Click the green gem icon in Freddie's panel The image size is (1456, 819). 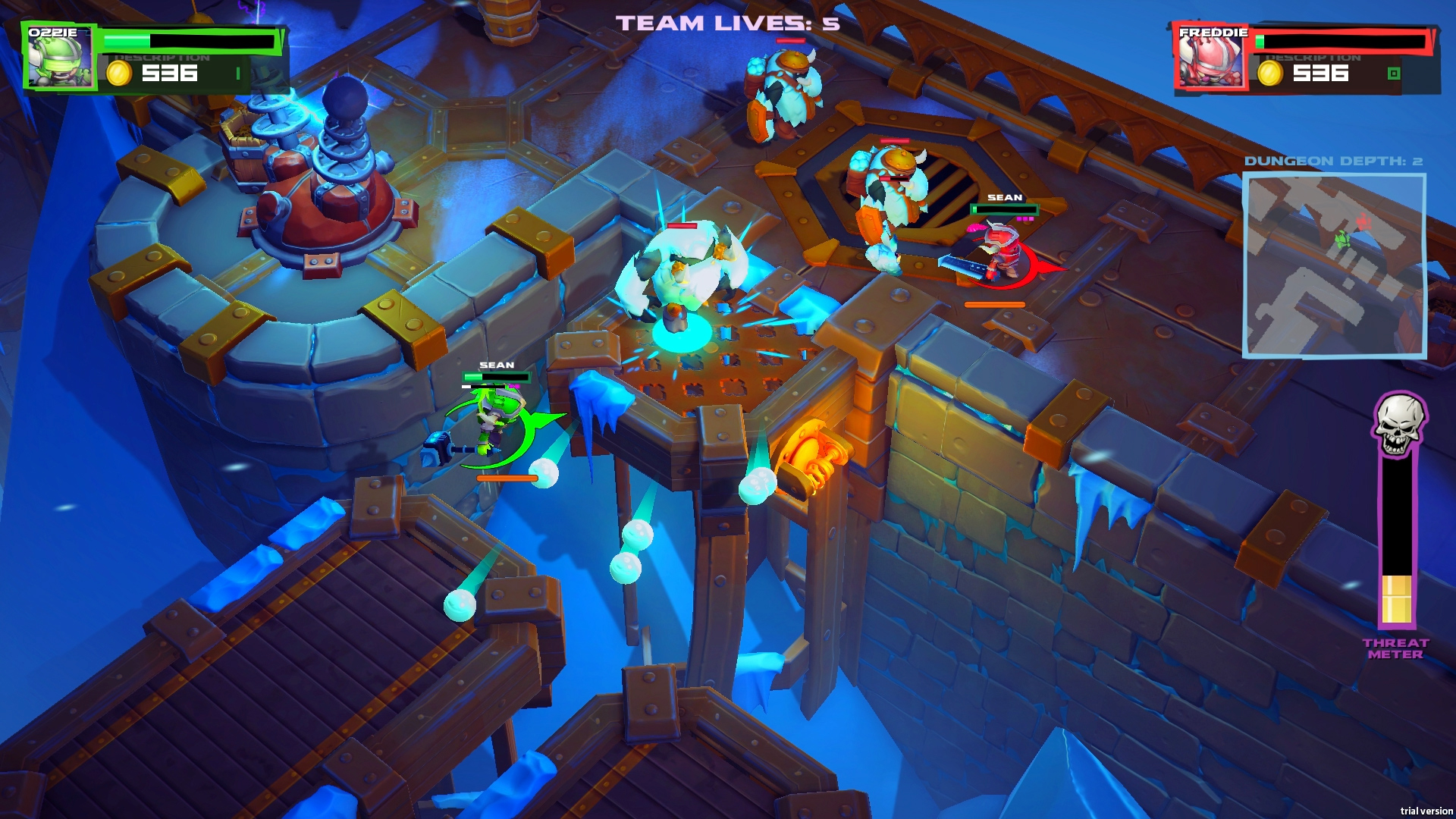click(x=1395, y=74)
